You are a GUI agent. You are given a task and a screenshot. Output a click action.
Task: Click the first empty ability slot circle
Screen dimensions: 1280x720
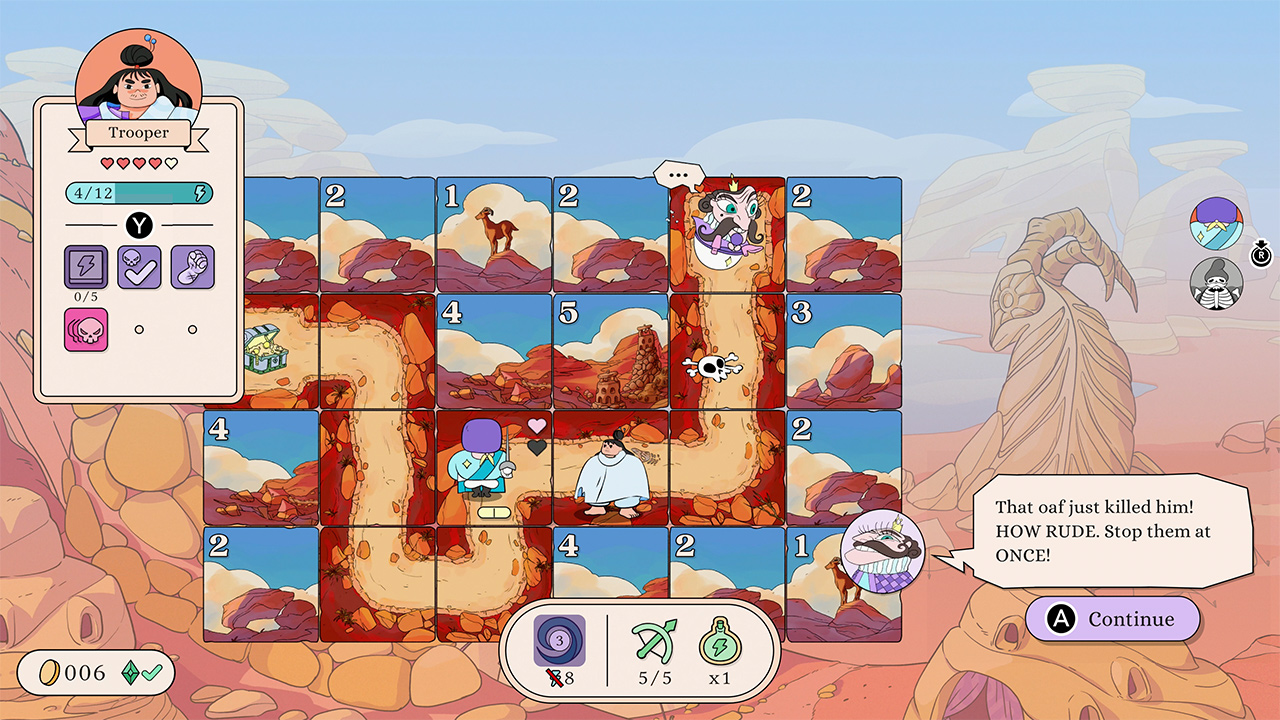coord(139,329)
